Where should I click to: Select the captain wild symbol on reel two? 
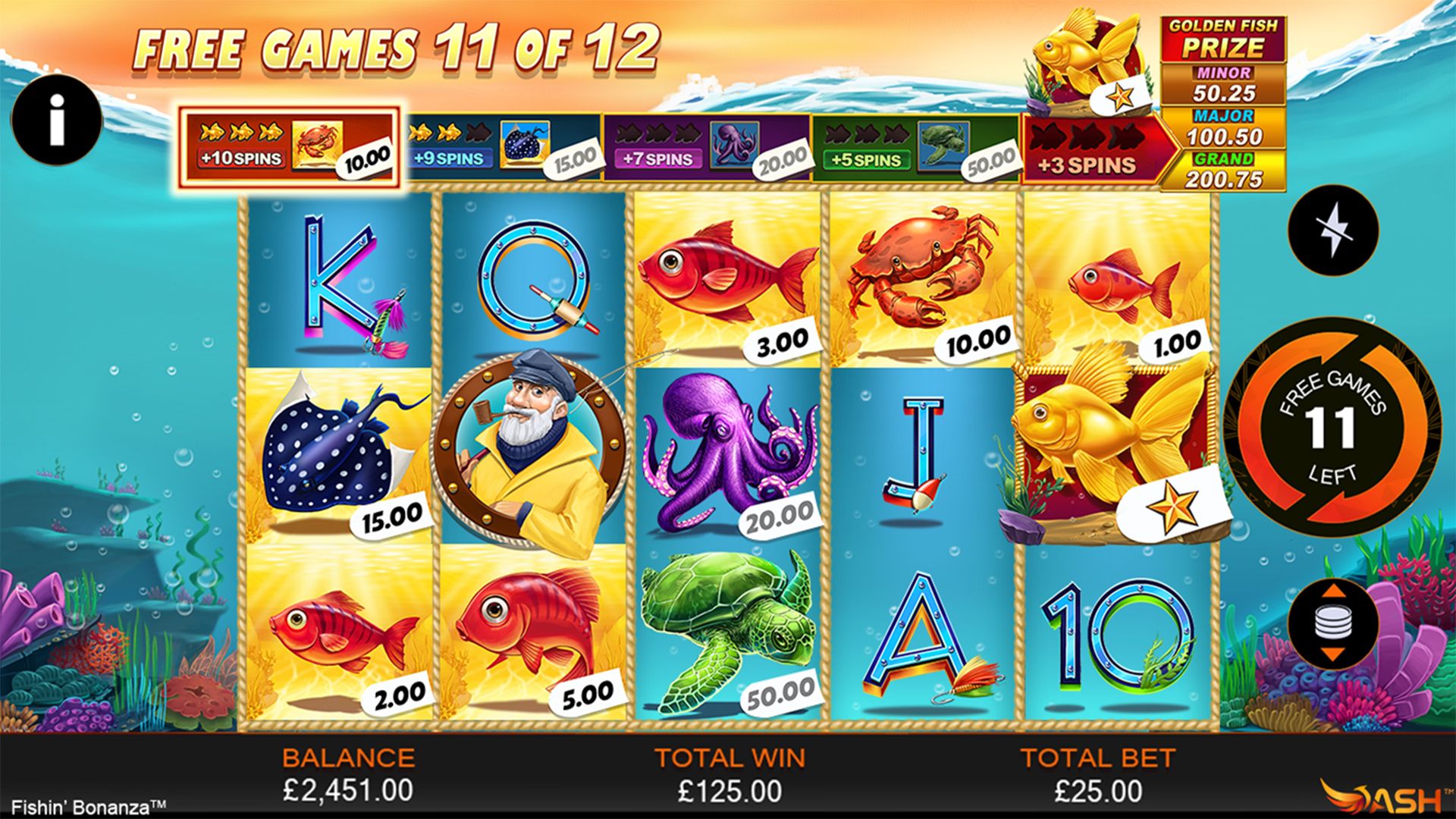click(x=531, y=447)
